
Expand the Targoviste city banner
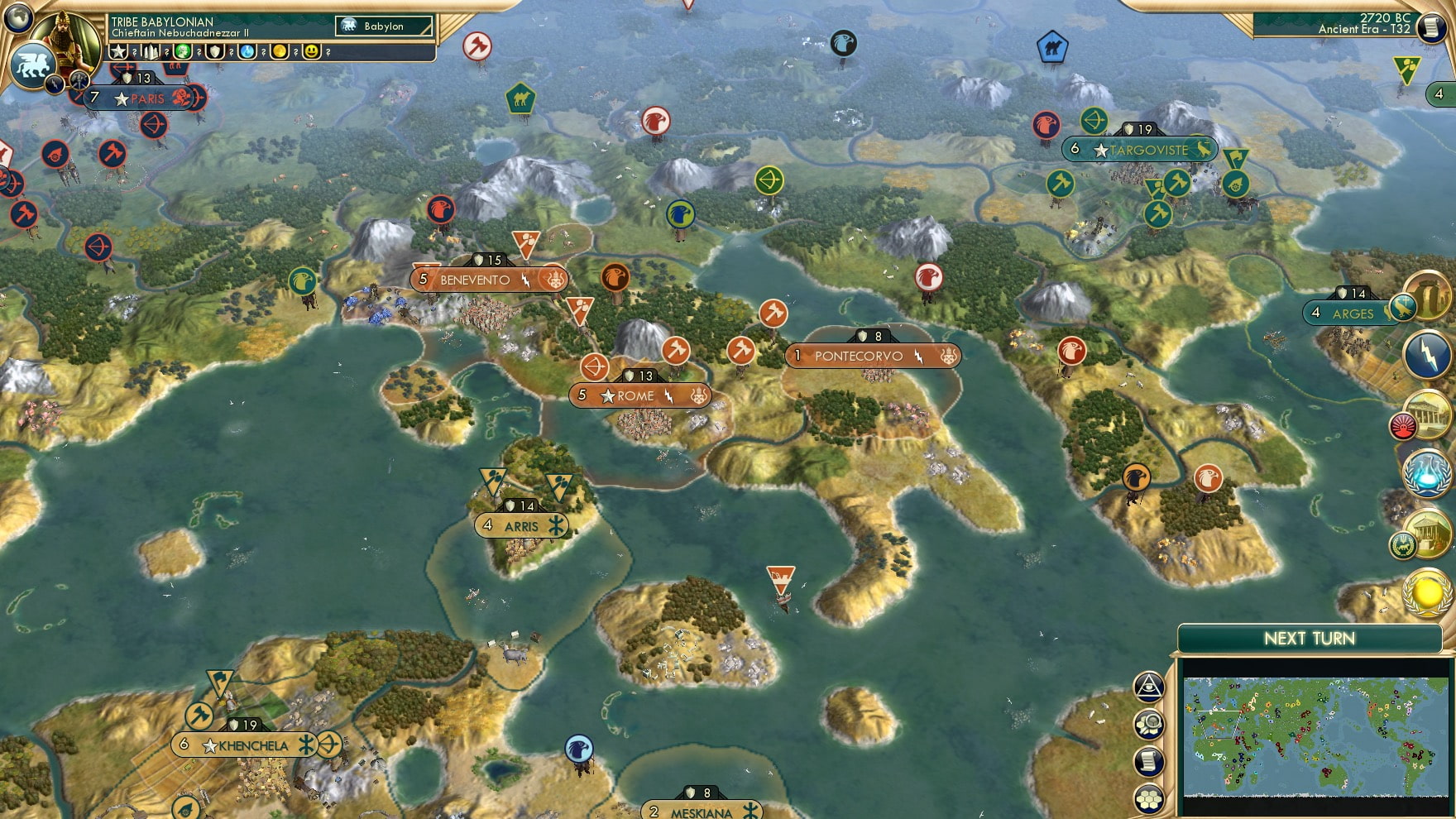pos(1137,150)
